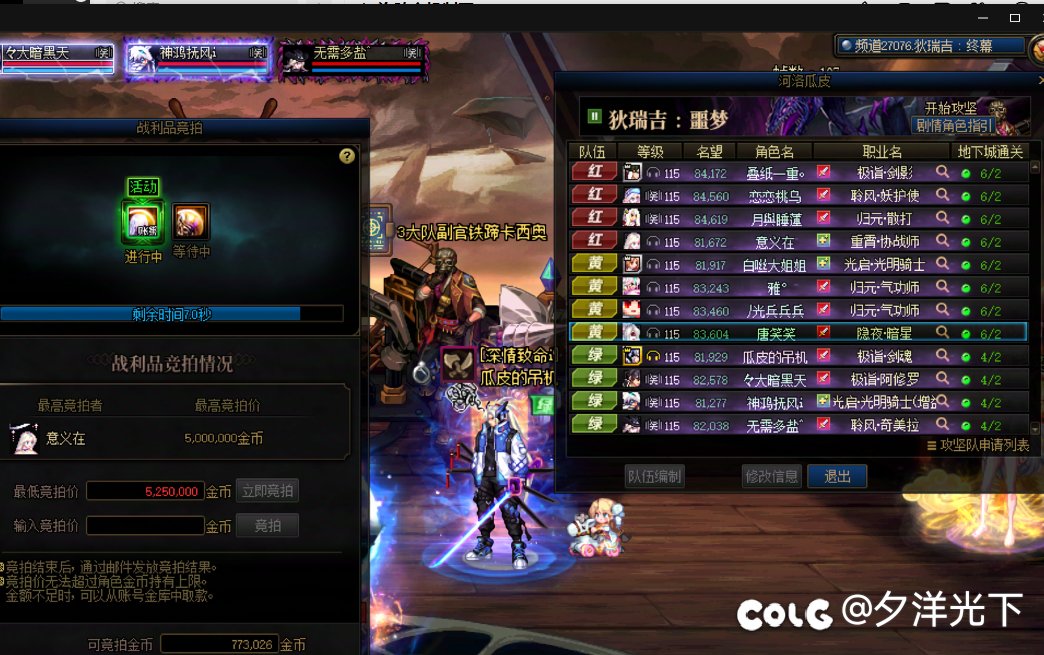Open the auction help question mark

(x=347, y=156)
